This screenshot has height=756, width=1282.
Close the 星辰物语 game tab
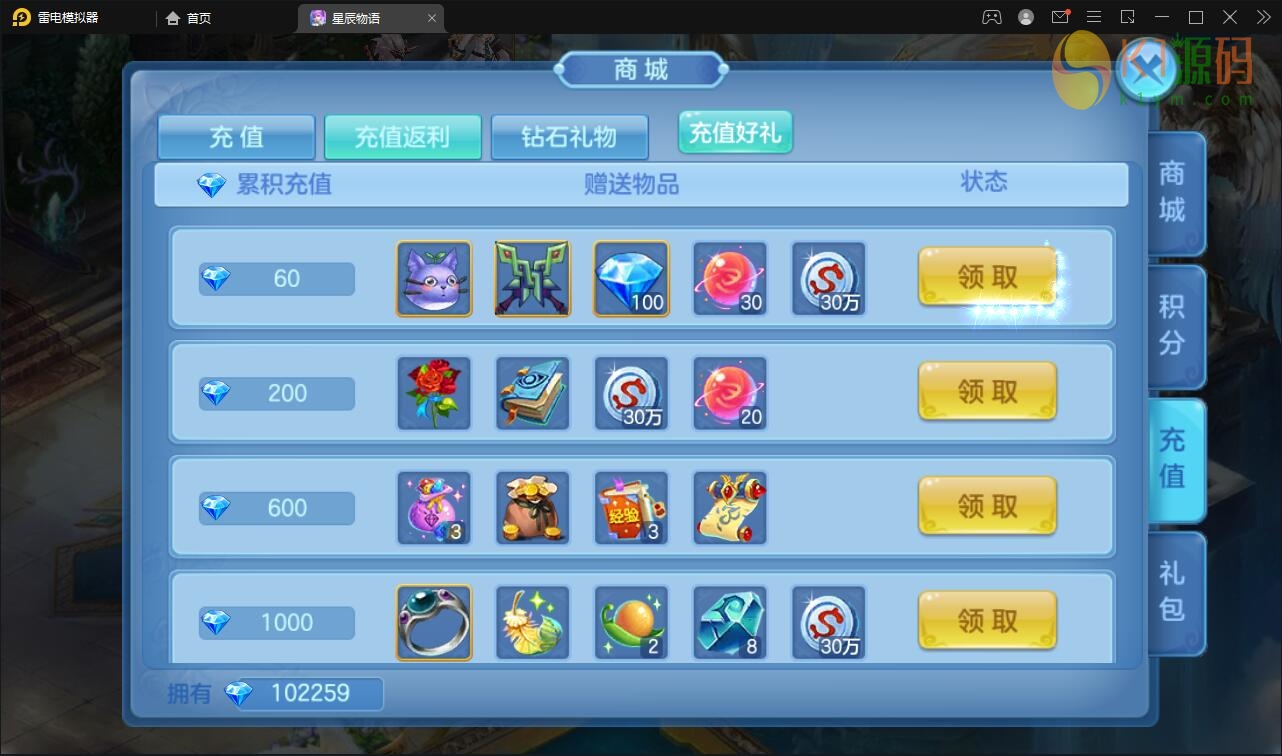pos(432,17)
